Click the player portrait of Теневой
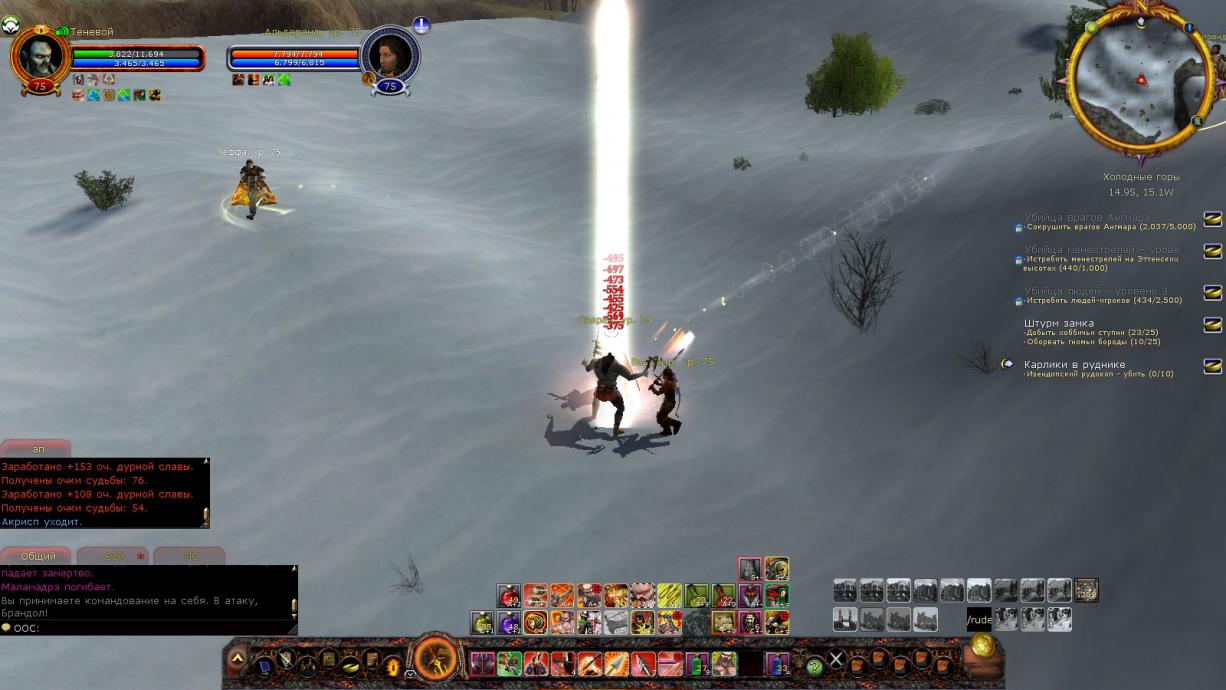The width and height of the screenshot is (1226, 690). click(x=40, y=56)
